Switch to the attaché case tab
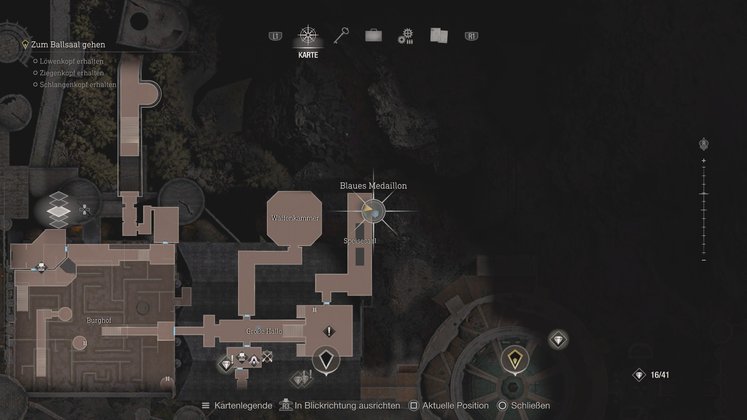 [373, 35]
